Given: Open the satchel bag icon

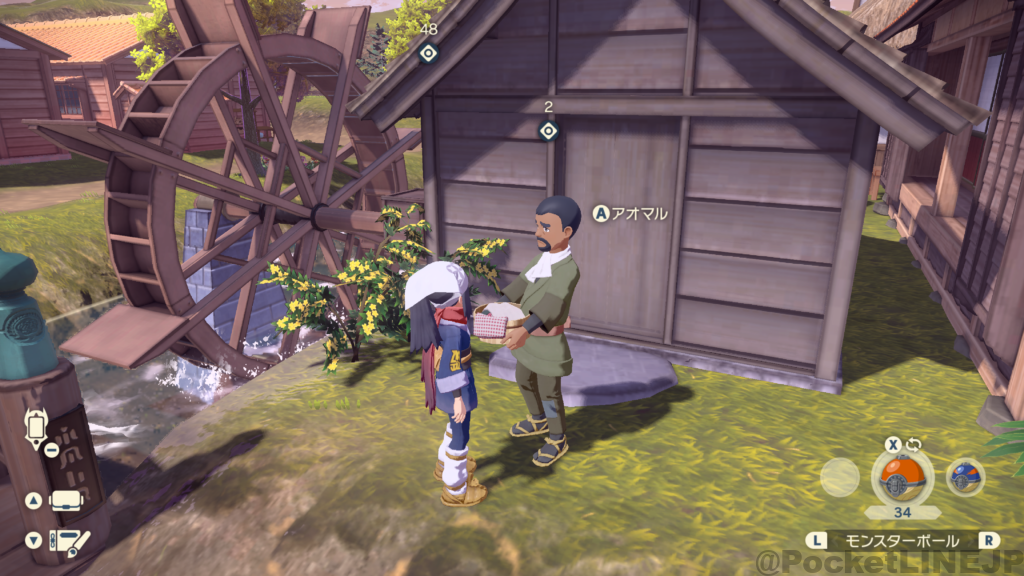Looking at the screenshot, I should [x=65, y=501].
